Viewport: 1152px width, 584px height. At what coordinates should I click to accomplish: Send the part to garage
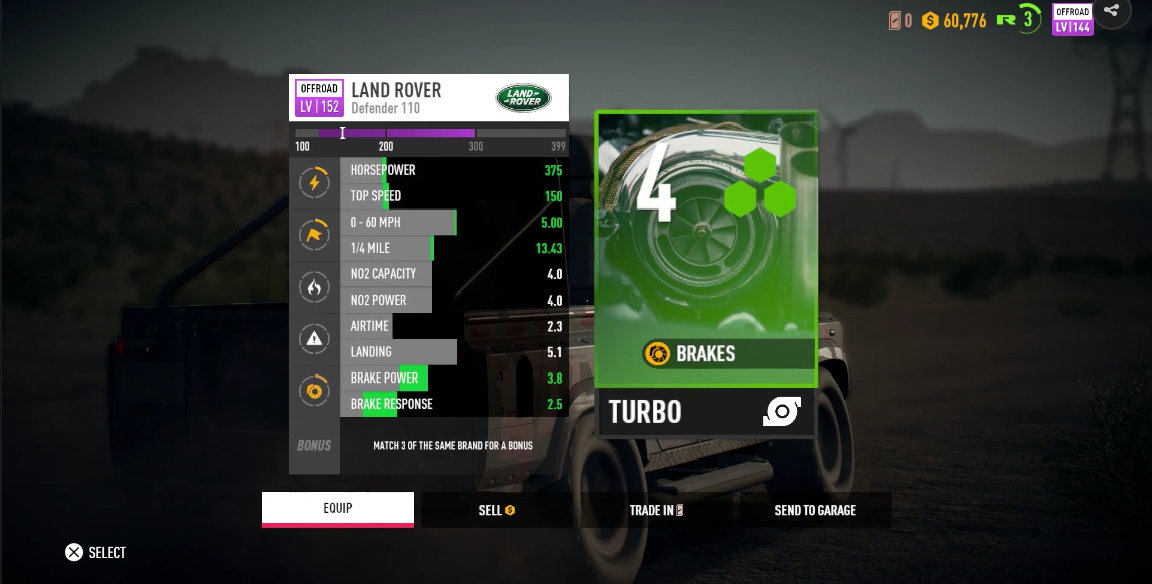(x=815, y=510)
